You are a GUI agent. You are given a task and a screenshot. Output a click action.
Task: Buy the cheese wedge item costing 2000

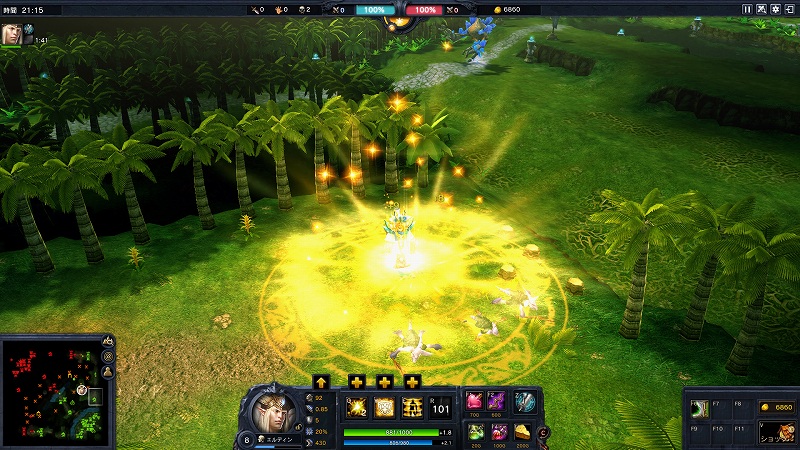(x=521, y=431)
